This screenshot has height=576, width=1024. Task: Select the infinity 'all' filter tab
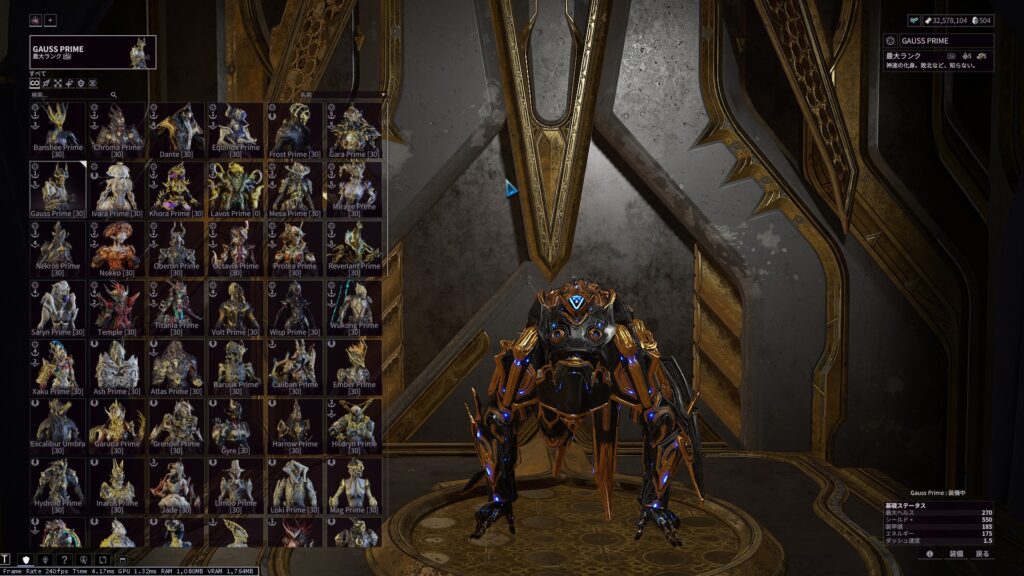35,83
